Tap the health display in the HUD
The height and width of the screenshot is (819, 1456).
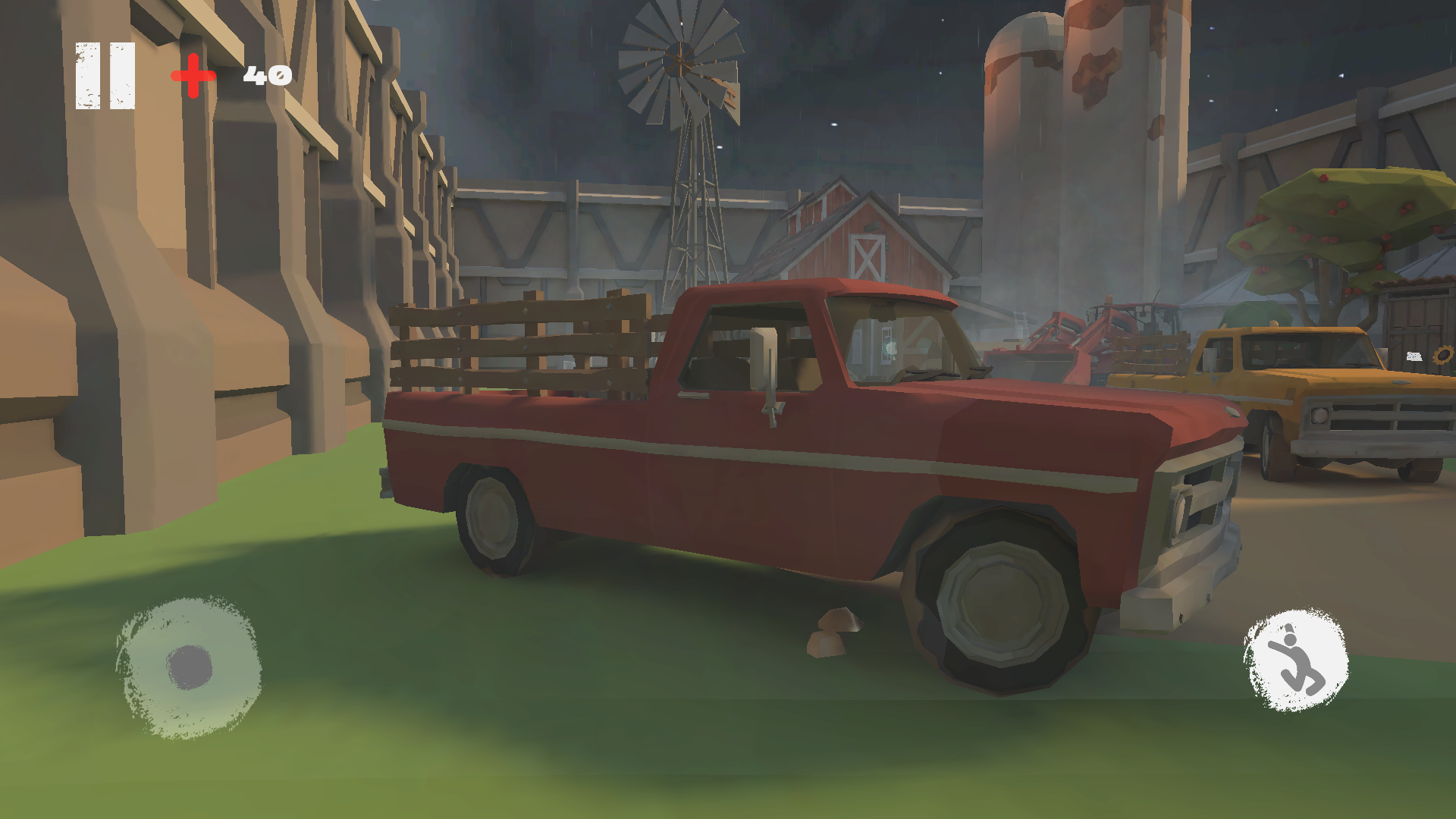click(227, 74)
